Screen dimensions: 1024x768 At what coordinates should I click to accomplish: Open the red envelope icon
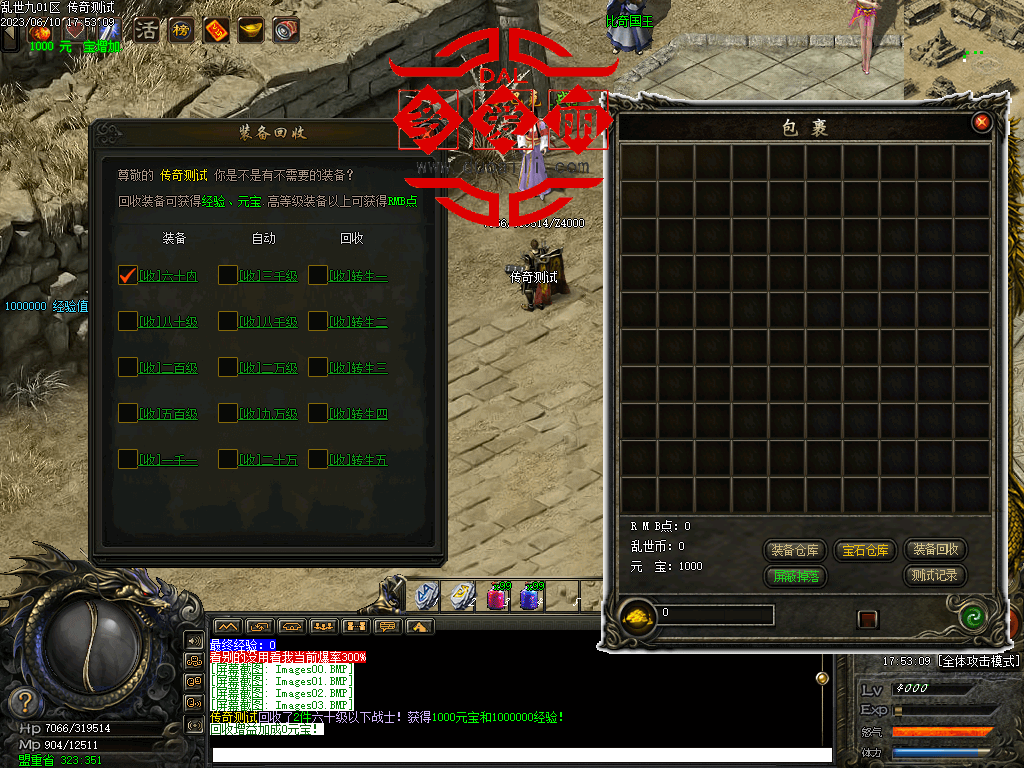tap(216, 30)
